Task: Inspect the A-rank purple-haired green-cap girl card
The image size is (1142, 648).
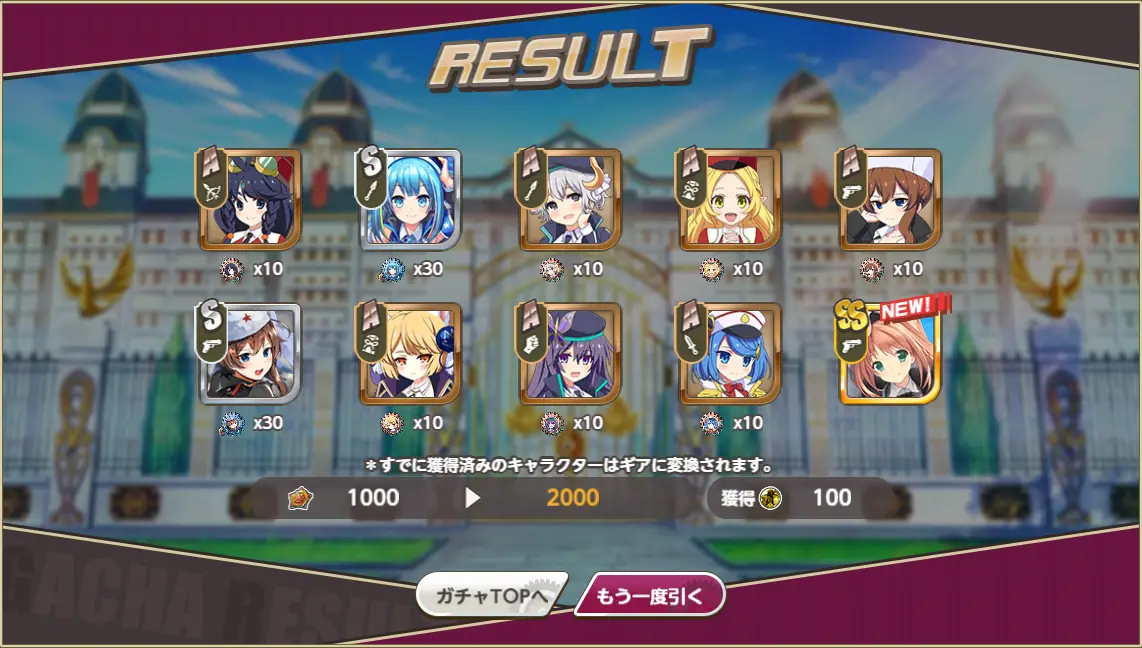Action: tap(570, 353)
